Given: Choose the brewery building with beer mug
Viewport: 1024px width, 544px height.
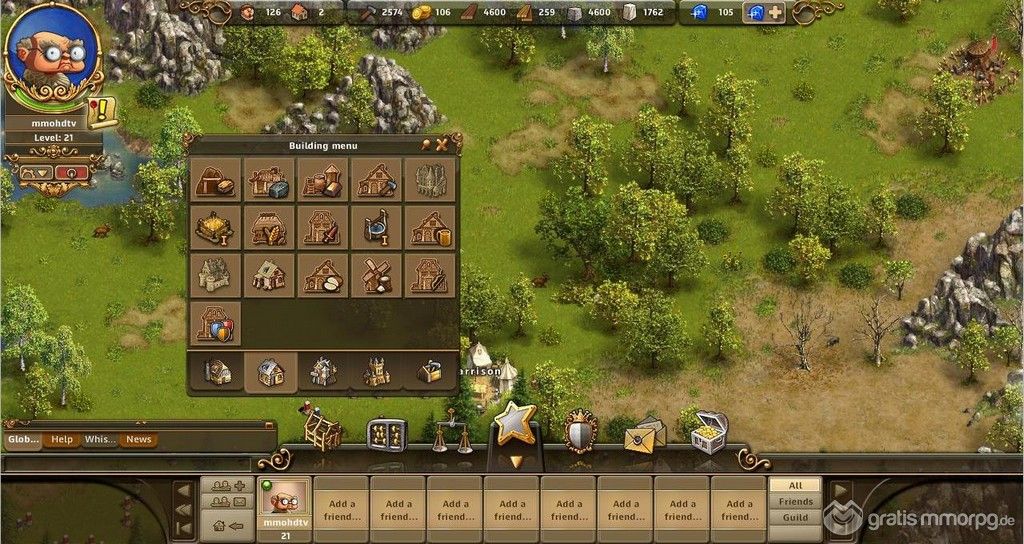Looking at the screenshot, I should [x=431, y=227].
